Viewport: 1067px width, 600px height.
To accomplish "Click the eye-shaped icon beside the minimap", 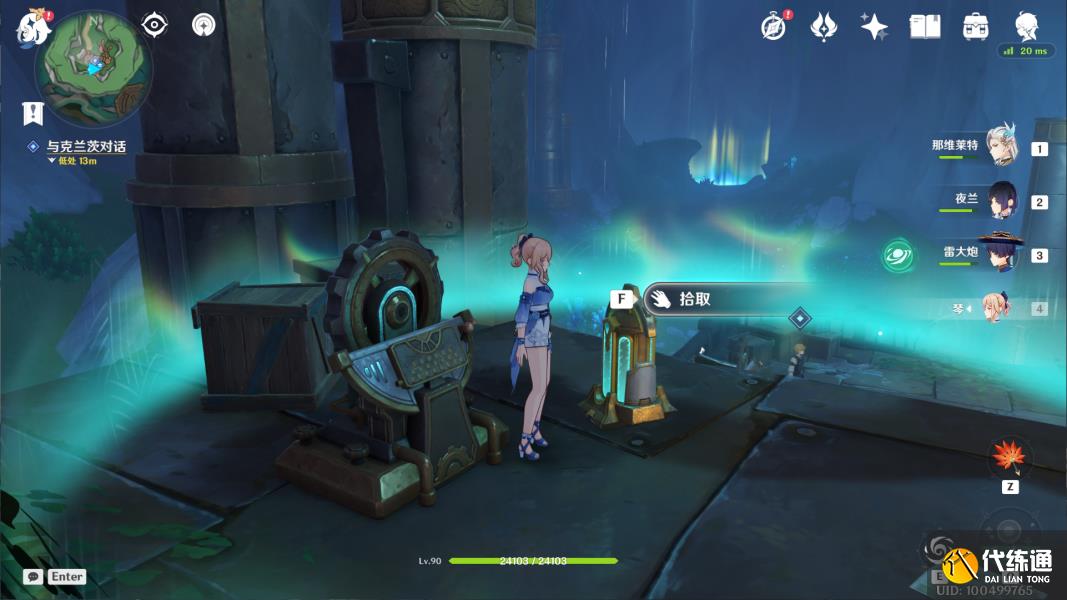I will point(154,25).
